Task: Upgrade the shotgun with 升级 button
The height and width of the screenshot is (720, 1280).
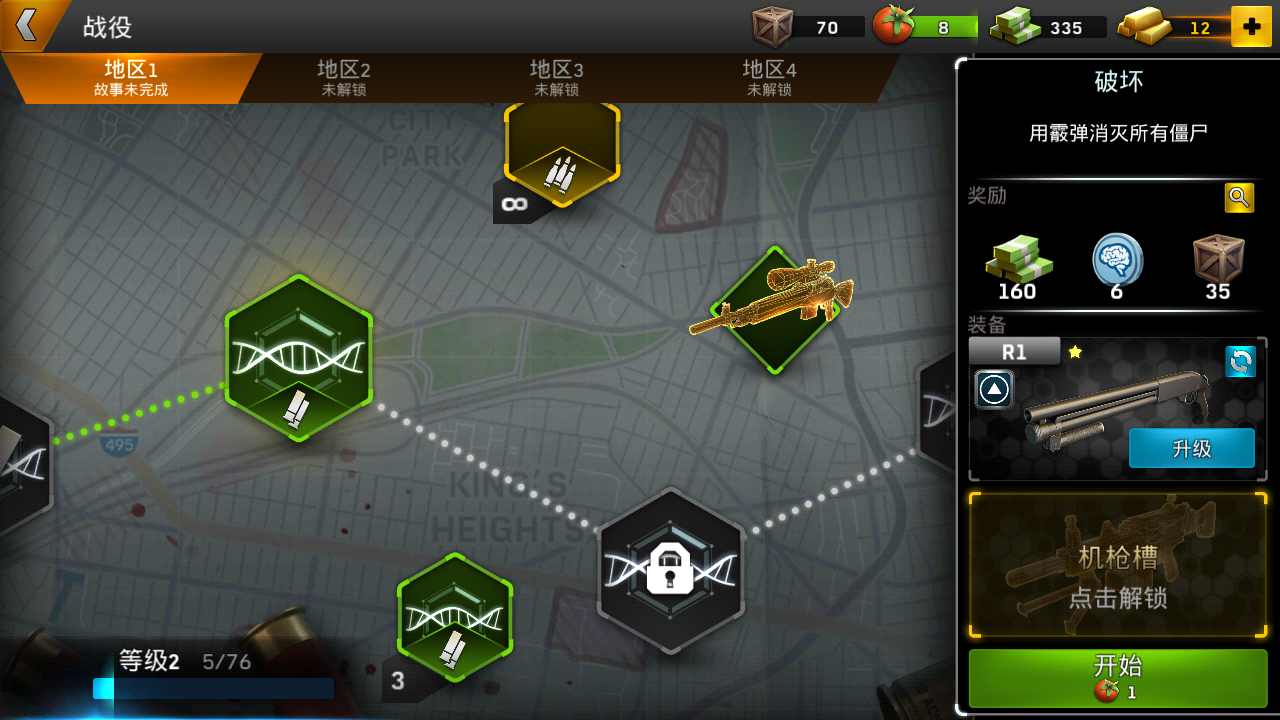Action: point(1191,448)
